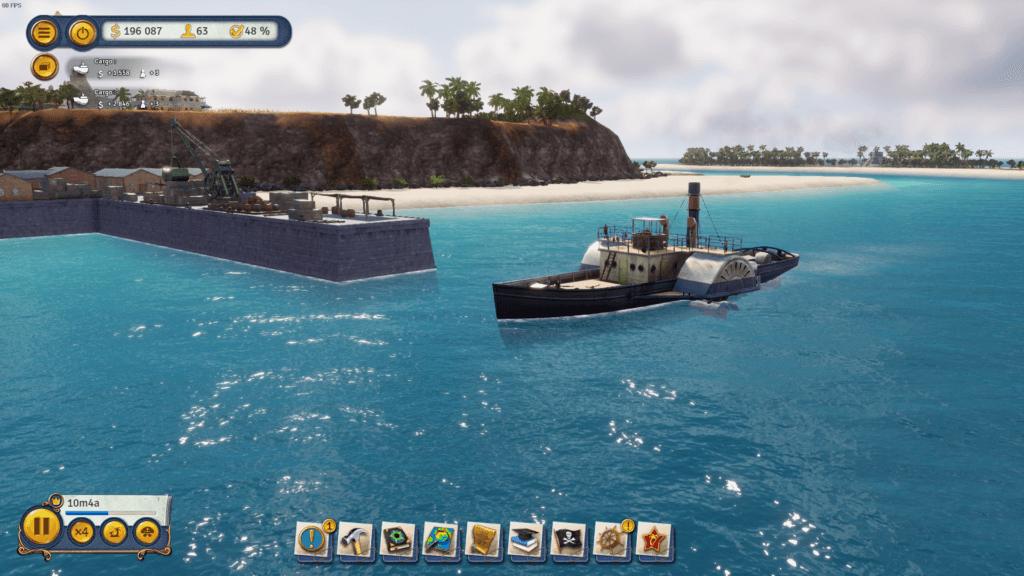Open the red star emblem menu

[654, 540]
